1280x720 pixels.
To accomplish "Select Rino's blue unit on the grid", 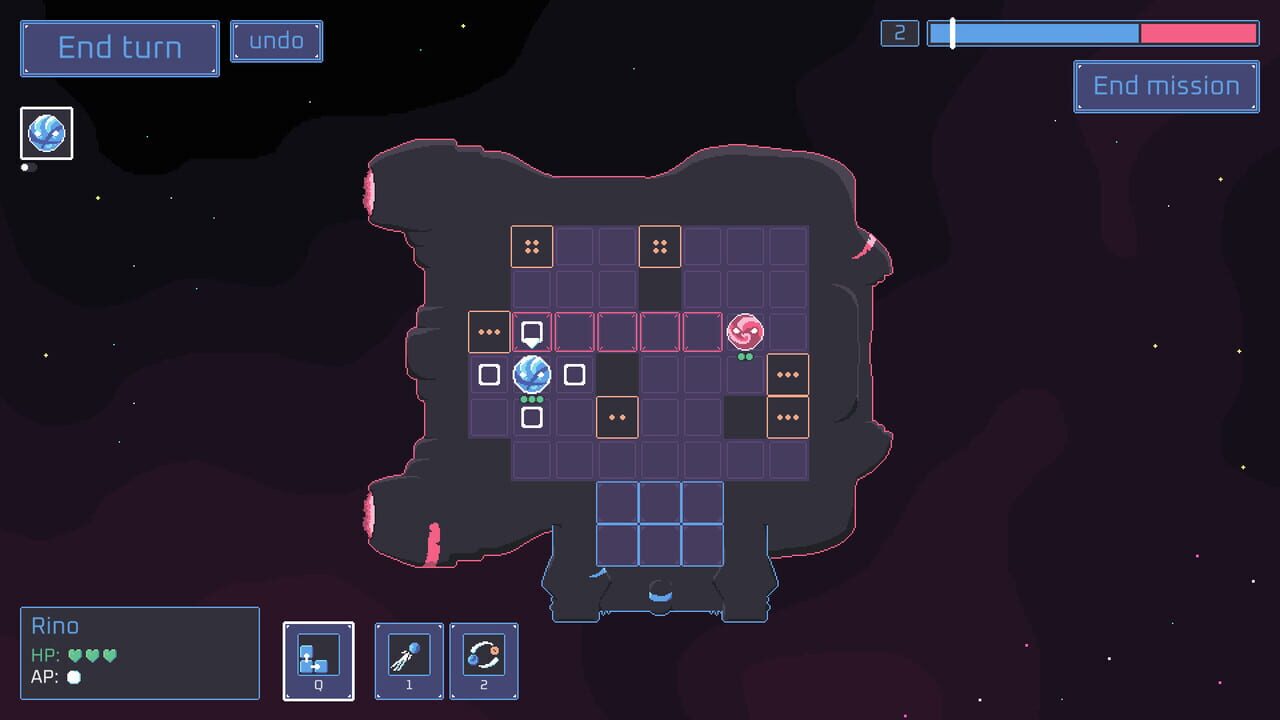I will tap(531, 375).
